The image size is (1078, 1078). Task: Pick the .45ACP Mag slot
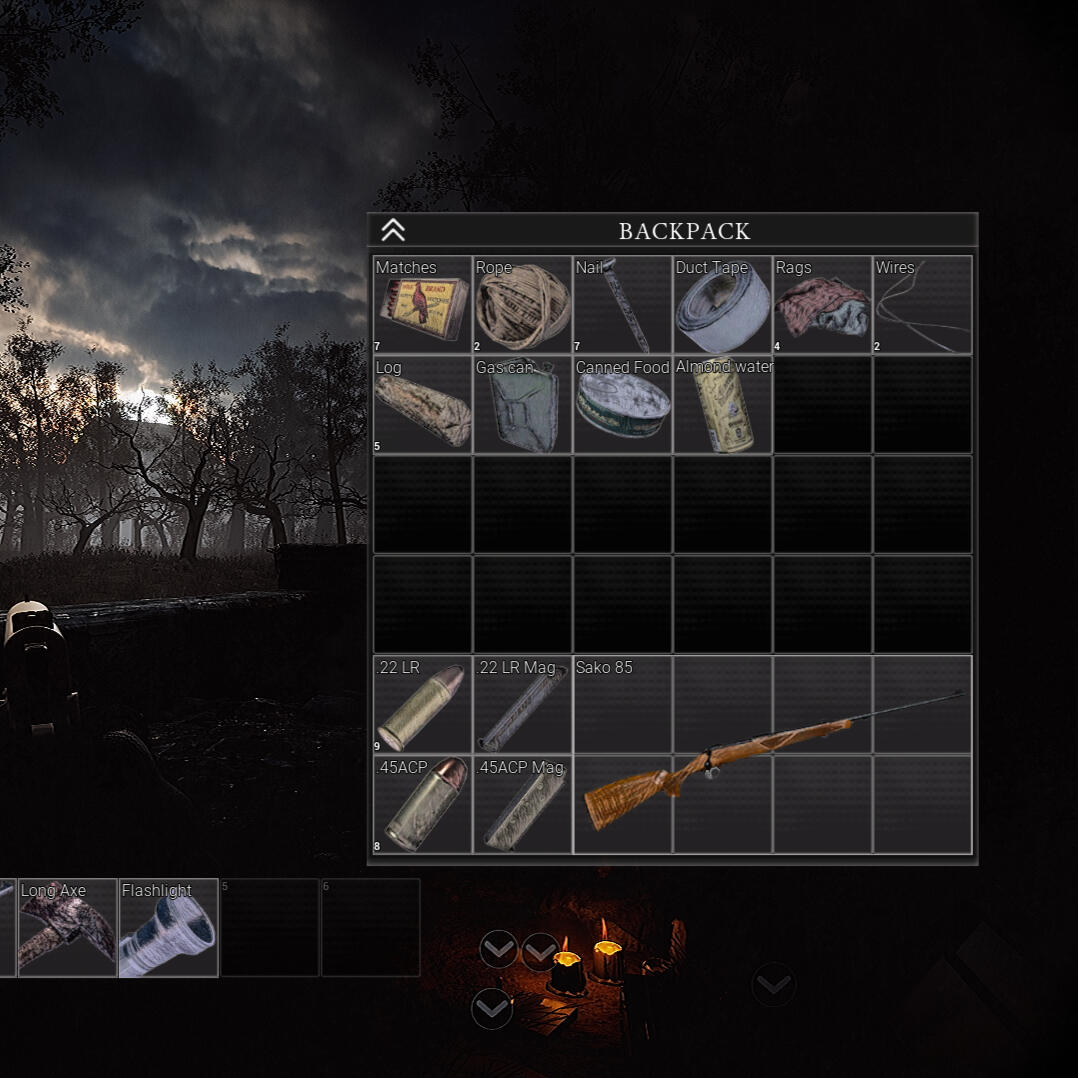click(522, 805)
